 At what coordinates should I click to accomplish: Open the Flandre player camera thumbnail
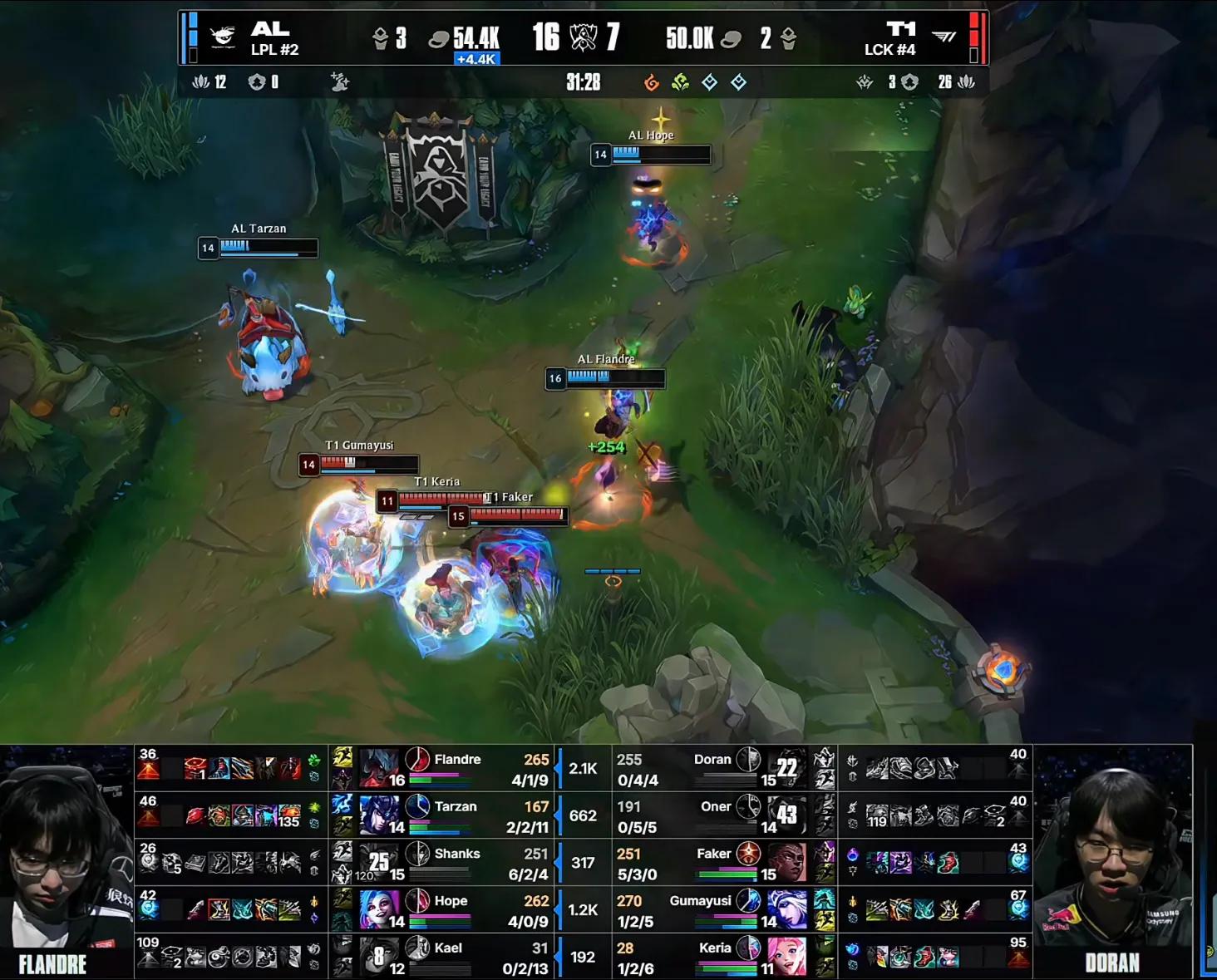tap(67, 862)
